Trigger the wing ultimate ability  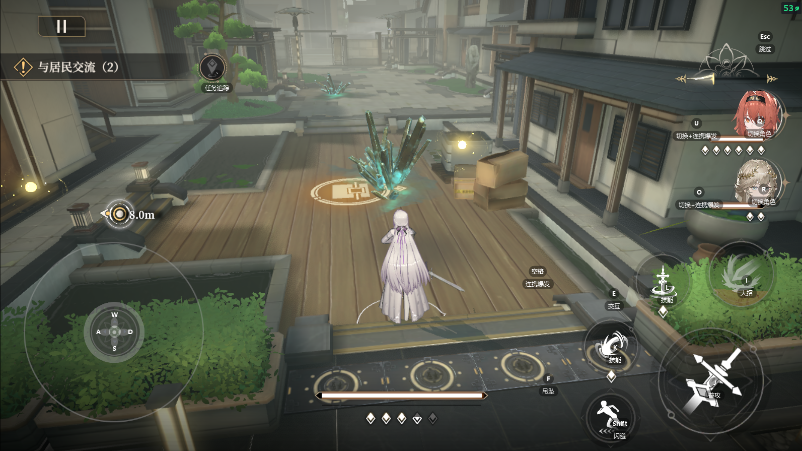click(739, 271)
